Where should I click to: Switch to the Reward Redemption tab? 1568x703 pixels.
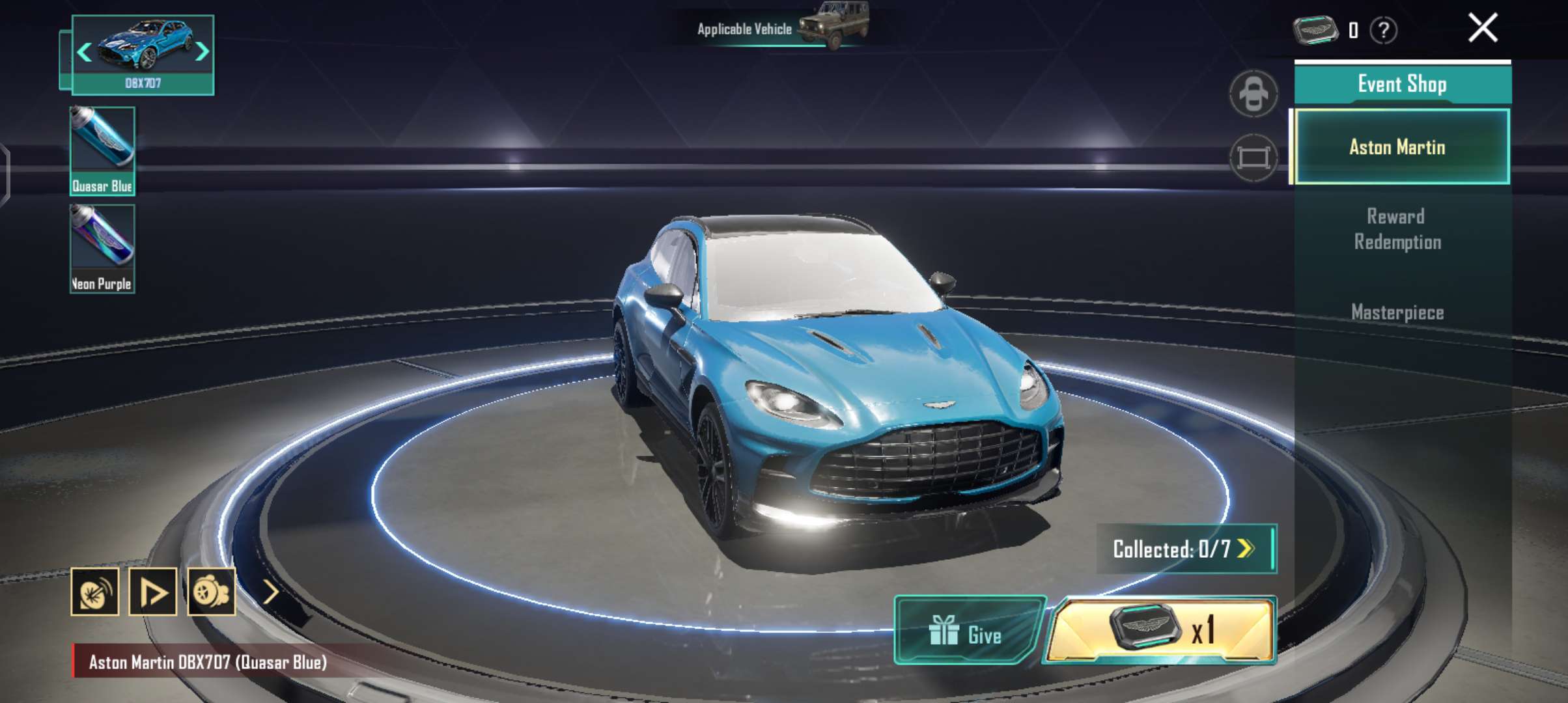click(x=1399, y=229)
